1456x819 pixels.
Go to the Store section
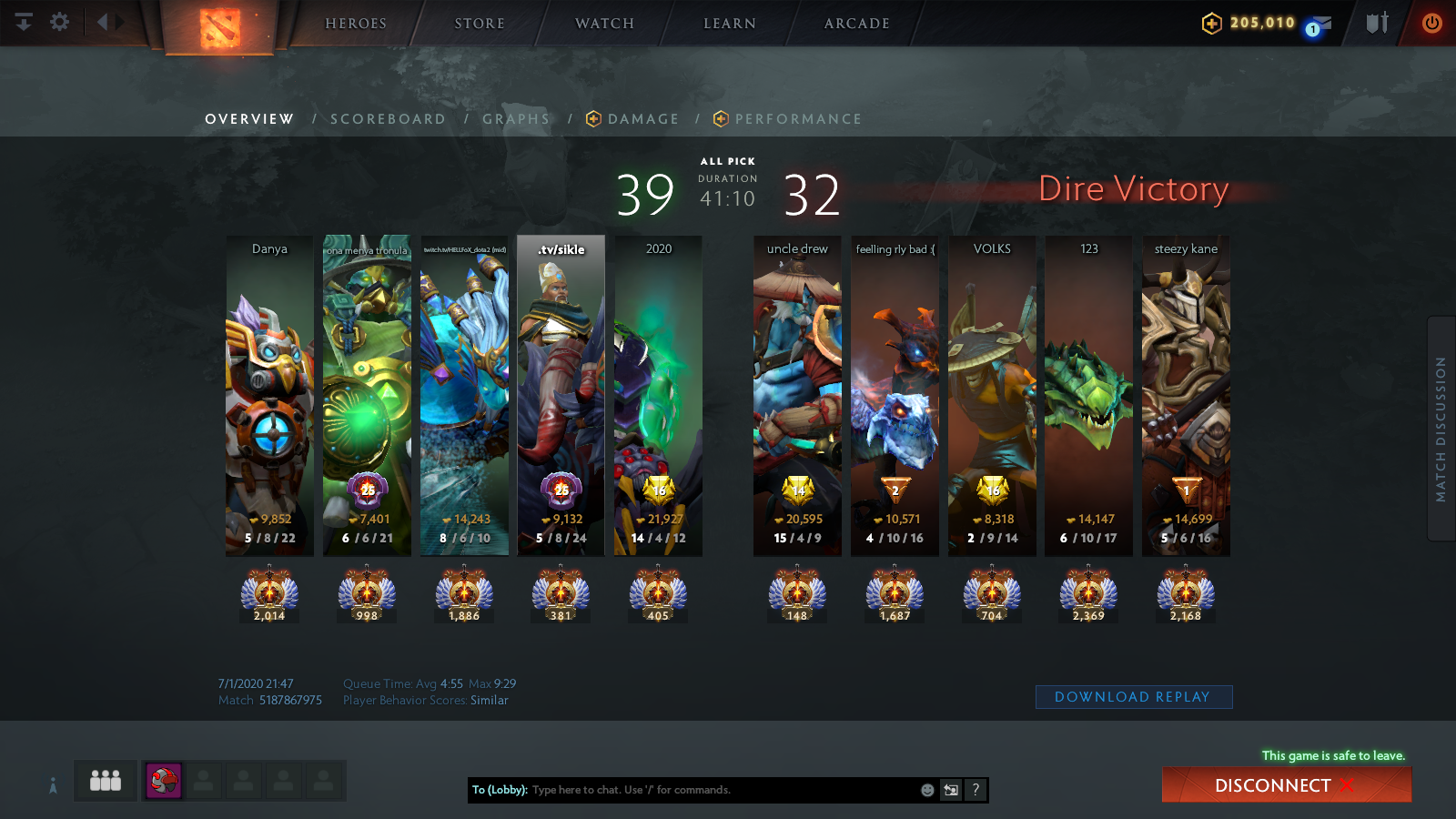coord(480,24)
